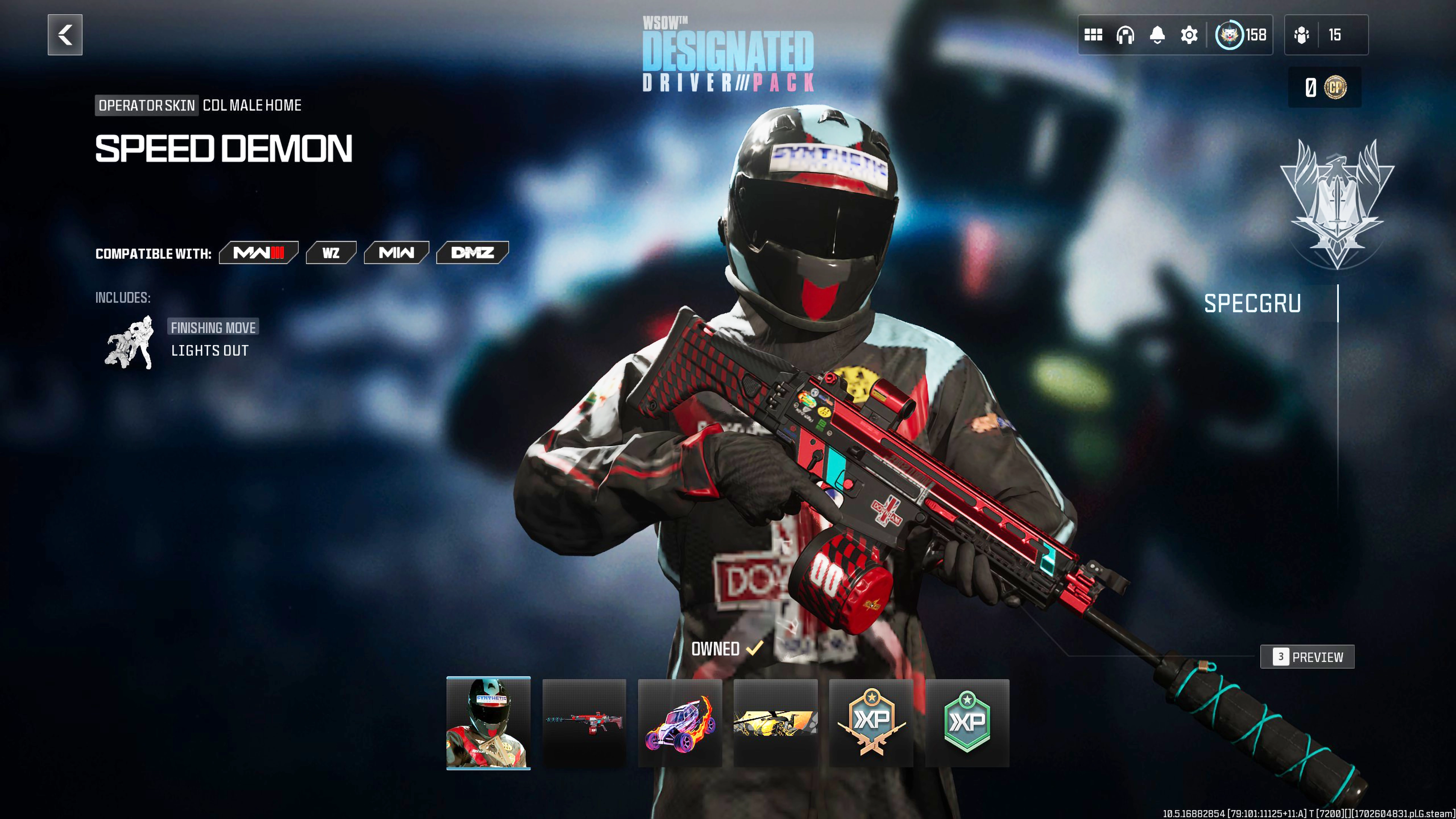Open the notifications bell
The width and height of the screenshot is (1456, 819).
[1157, 35]
